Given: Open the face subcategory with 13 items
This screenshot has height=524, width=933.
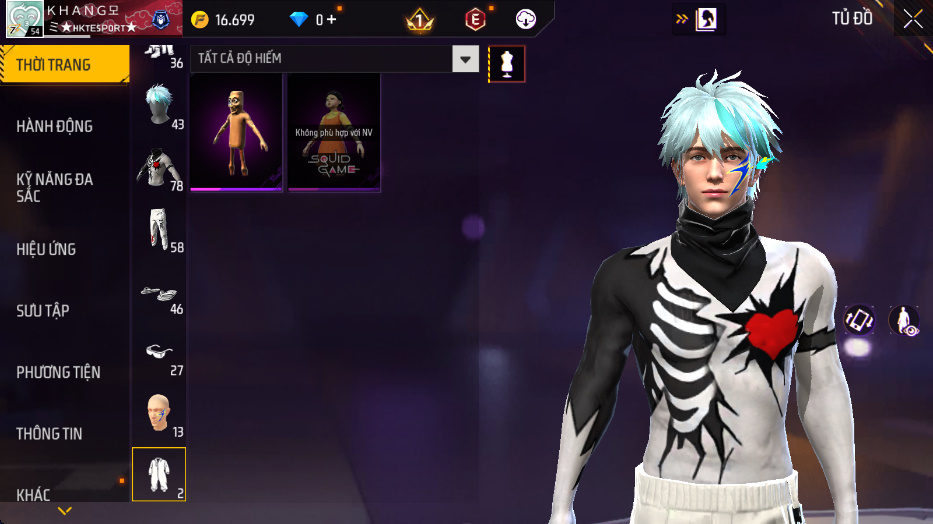Looking at the screenshot, I should coord(158,415).
